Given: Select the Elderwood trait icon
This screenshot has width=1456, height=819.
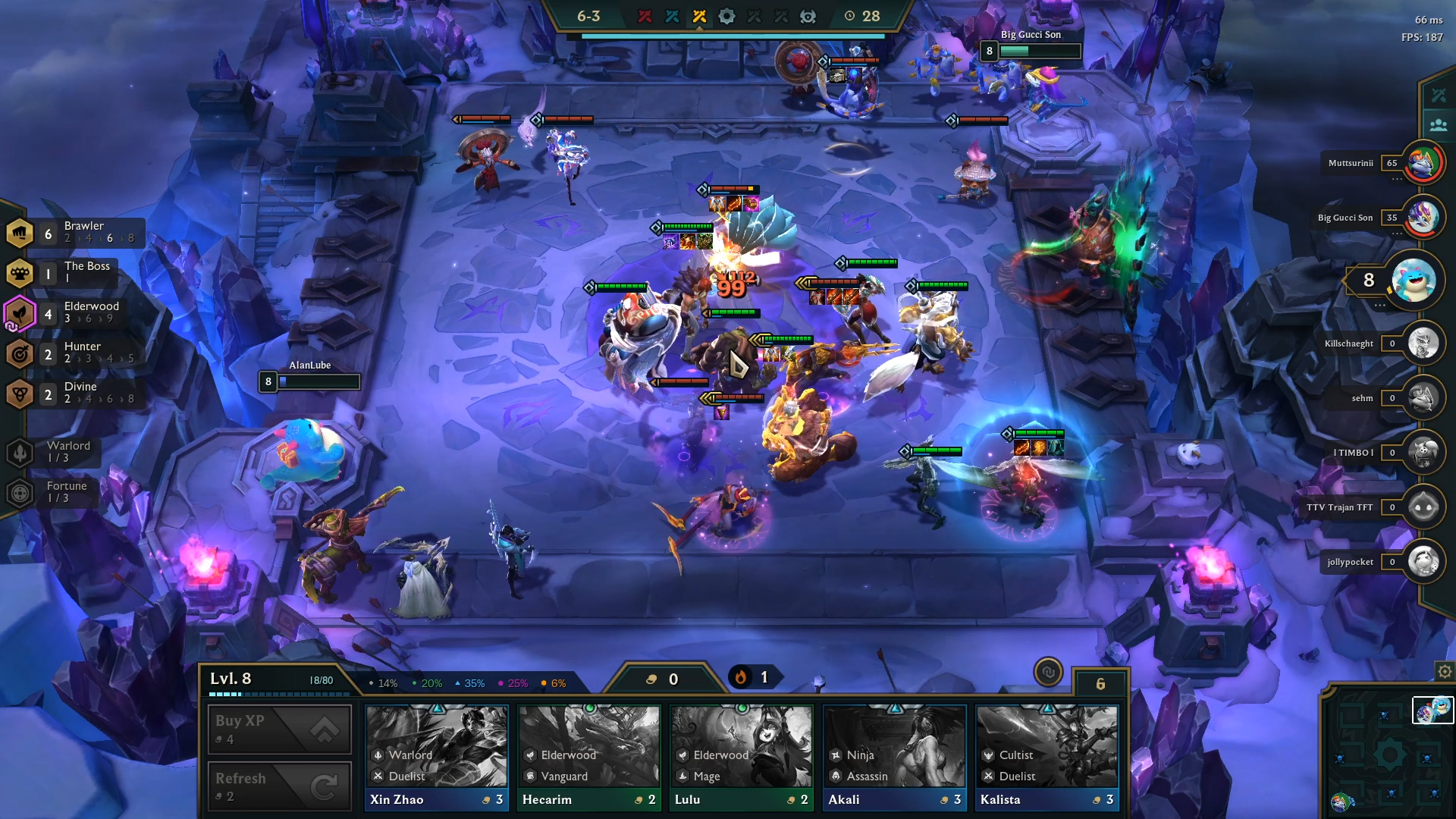Looking at the screenshot, I should [x=21, y=314].
